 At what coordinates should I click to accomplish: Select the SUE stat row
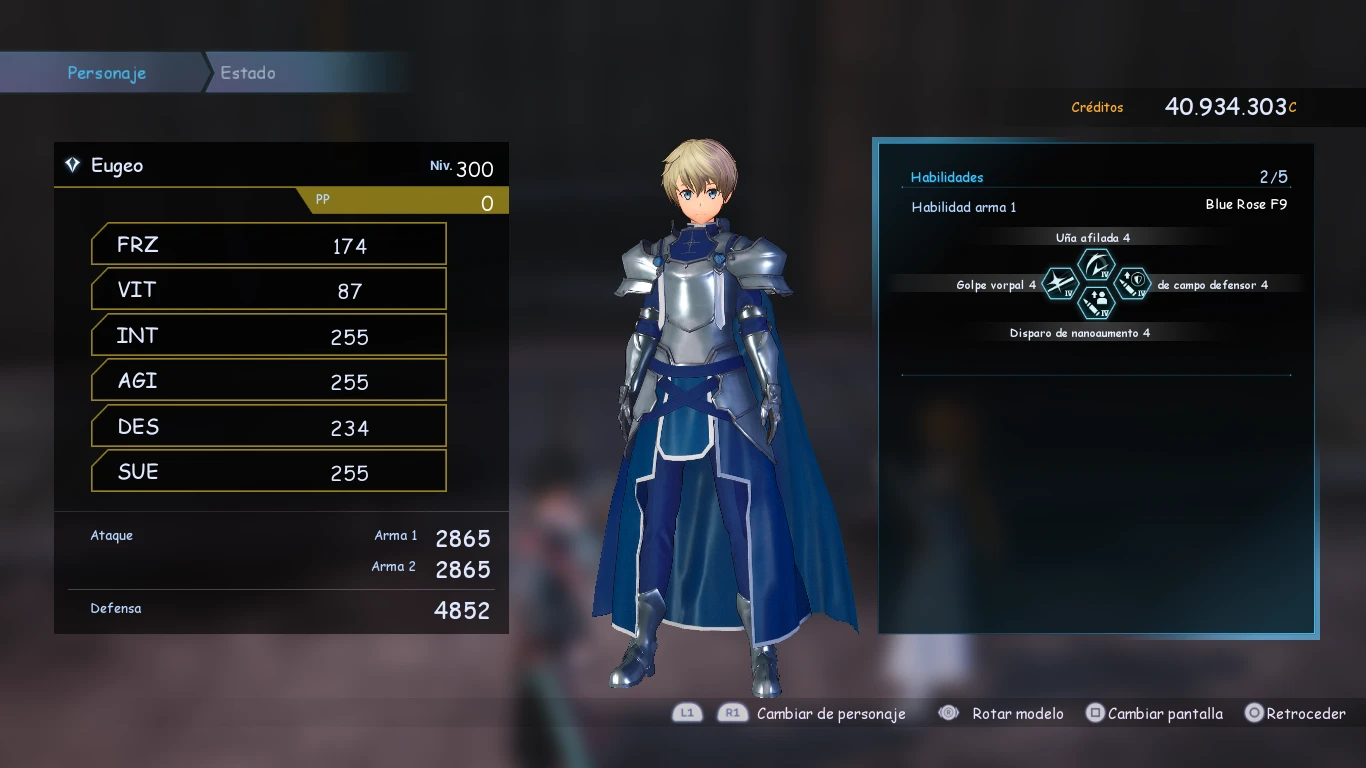[x=268, y=472]
